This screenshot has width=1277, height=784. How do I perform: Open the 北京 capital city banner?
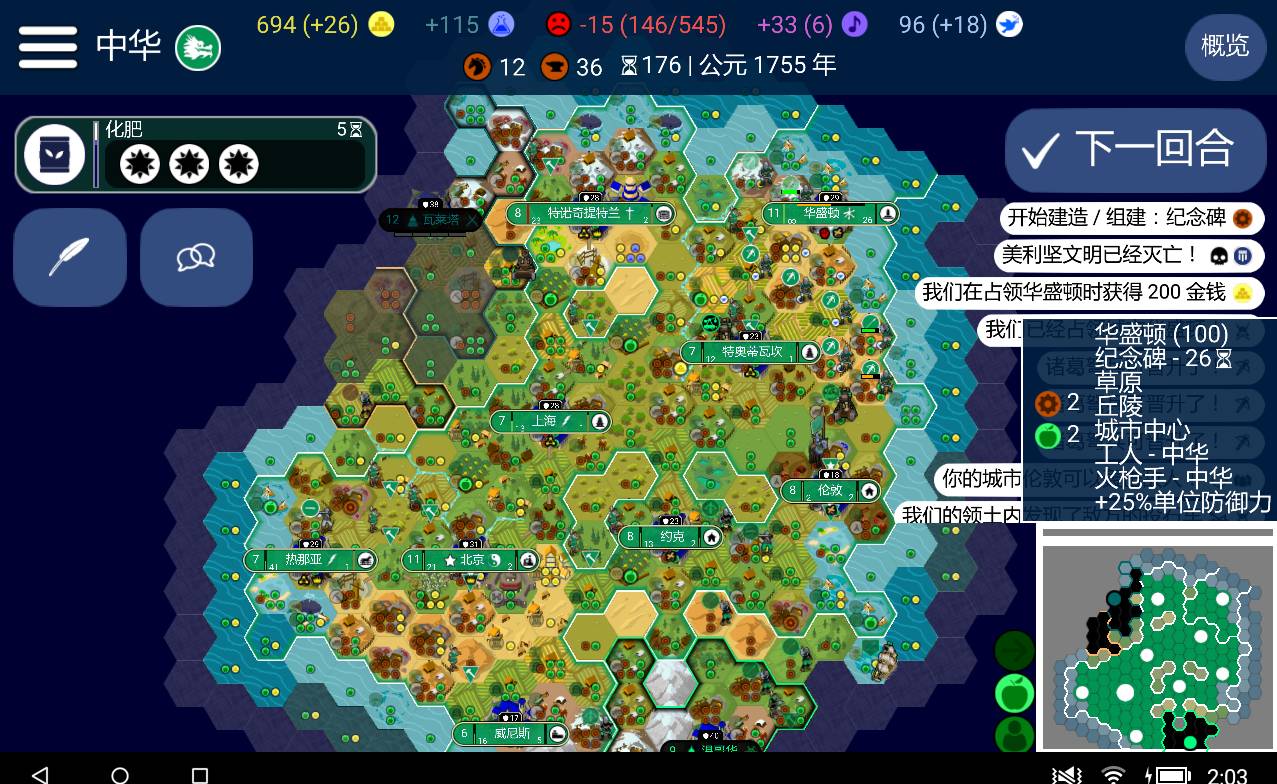click(471, 560)
